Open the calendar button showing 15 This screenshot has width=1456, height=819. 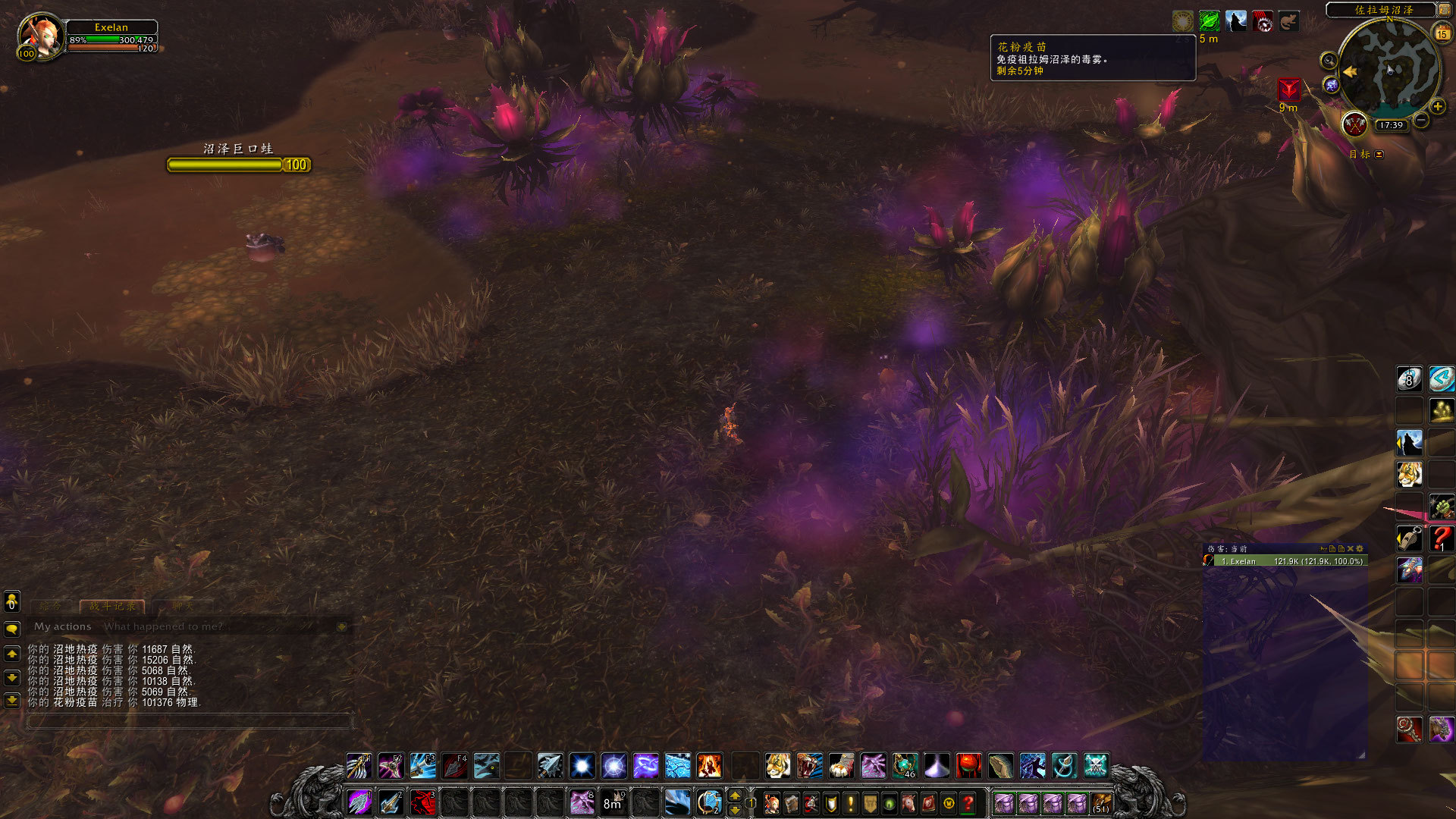[1442, 33]
